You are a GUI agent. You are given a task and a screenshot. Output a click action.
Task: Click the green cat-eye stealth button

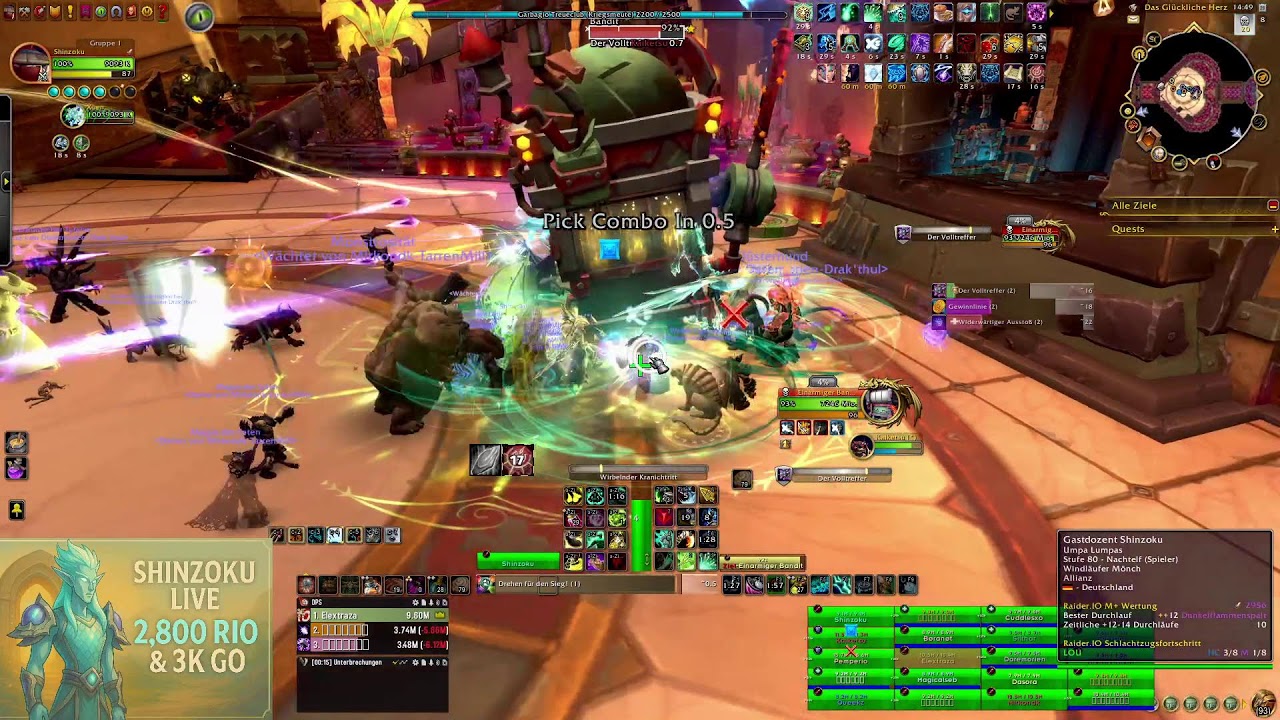click(199, 17)
